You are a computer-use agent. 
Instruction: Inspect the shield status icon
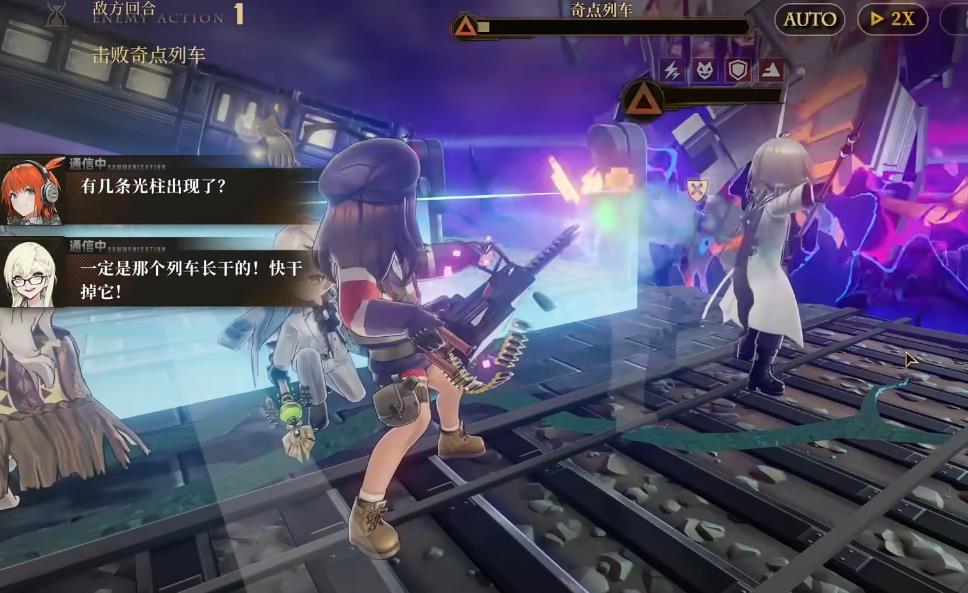(x=737, y=69)
